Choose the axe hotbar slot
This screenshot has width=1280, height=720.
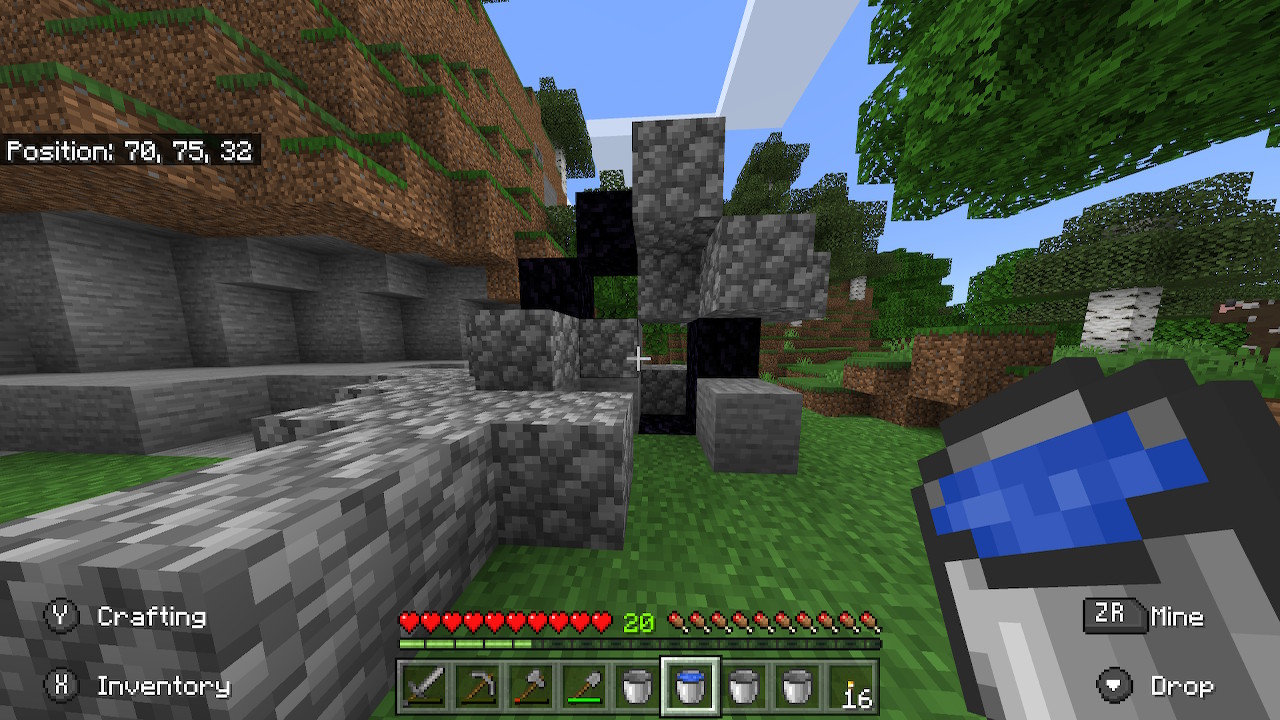click(530, 687)
